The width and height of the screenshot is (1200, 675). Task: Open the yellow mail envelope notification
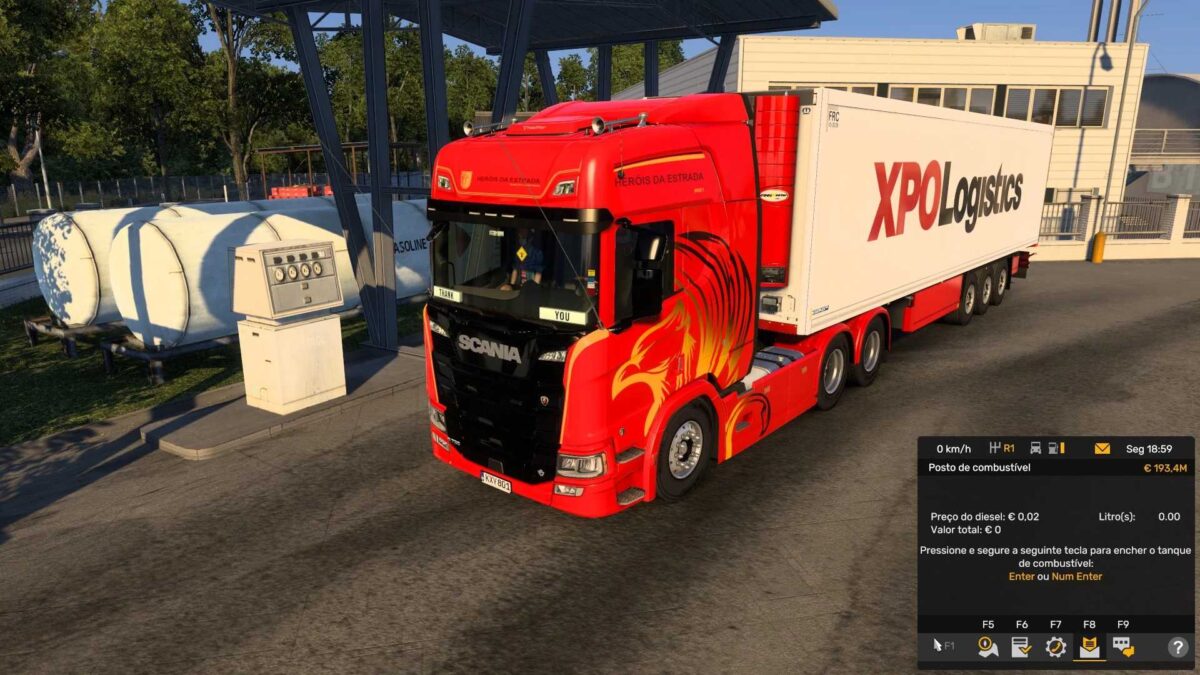point(1102,448)
